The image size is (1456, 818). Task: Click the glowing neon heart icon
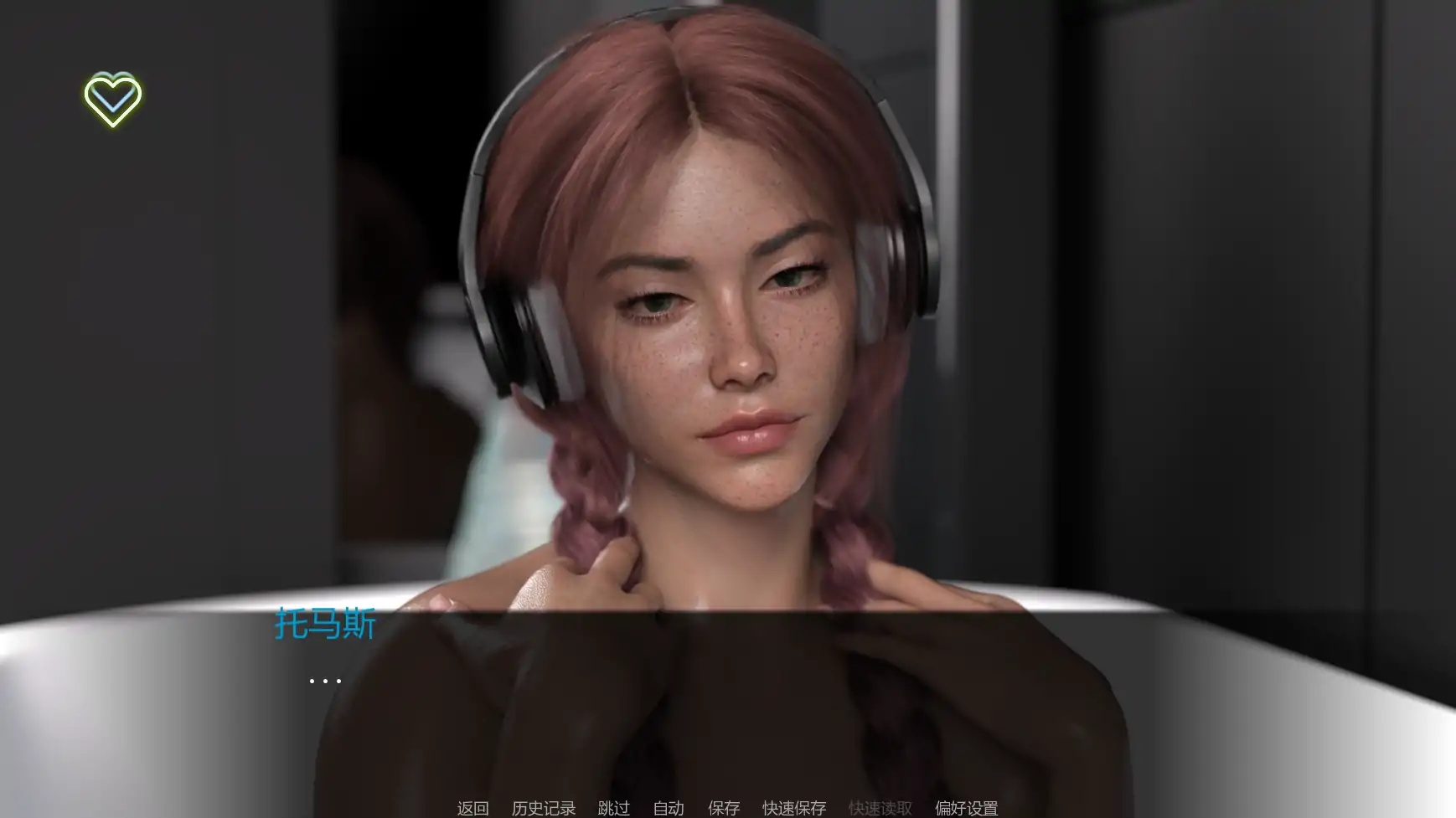113,98
